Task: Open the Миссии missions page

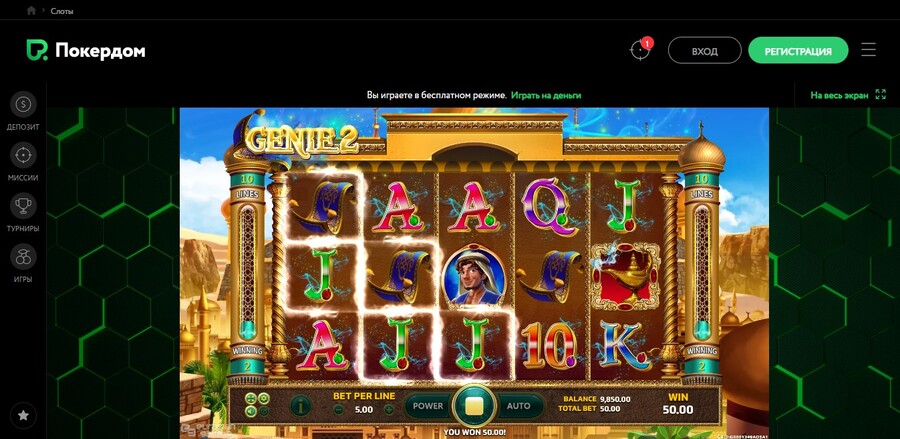Action: [23, 162]
